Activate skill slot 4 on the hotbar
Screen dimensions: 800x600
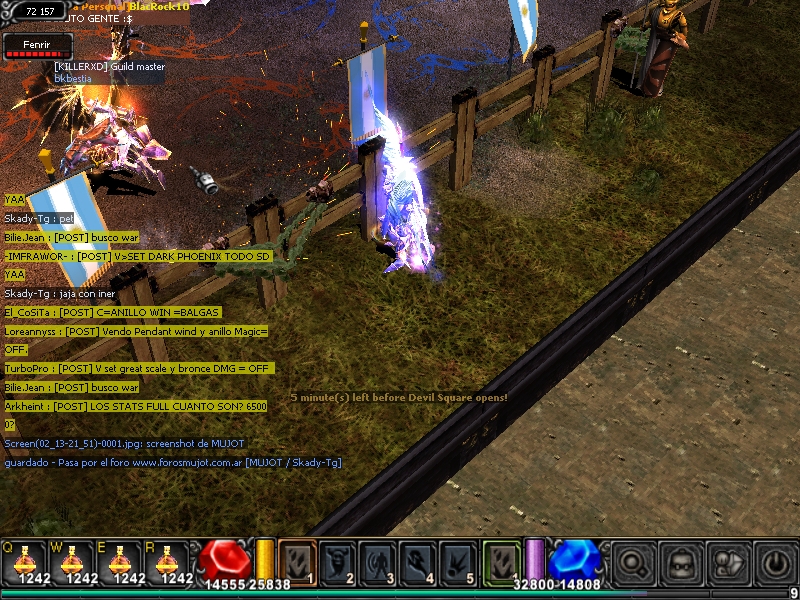coord(418,562)
